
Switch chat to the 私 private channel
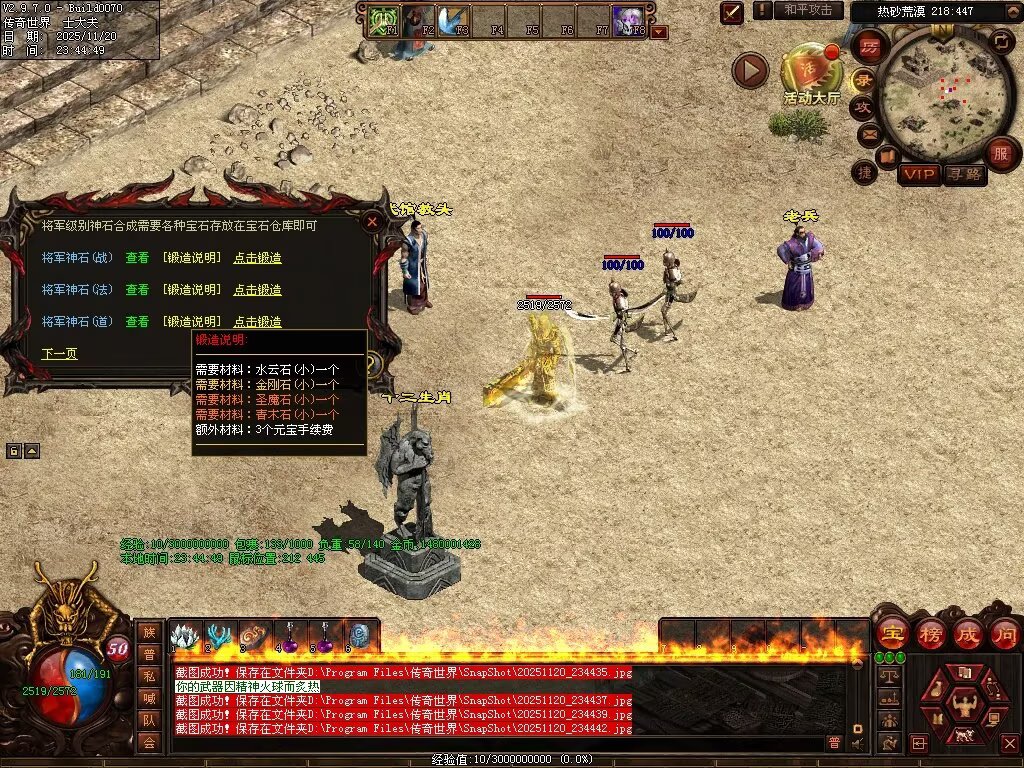point(149,676)
